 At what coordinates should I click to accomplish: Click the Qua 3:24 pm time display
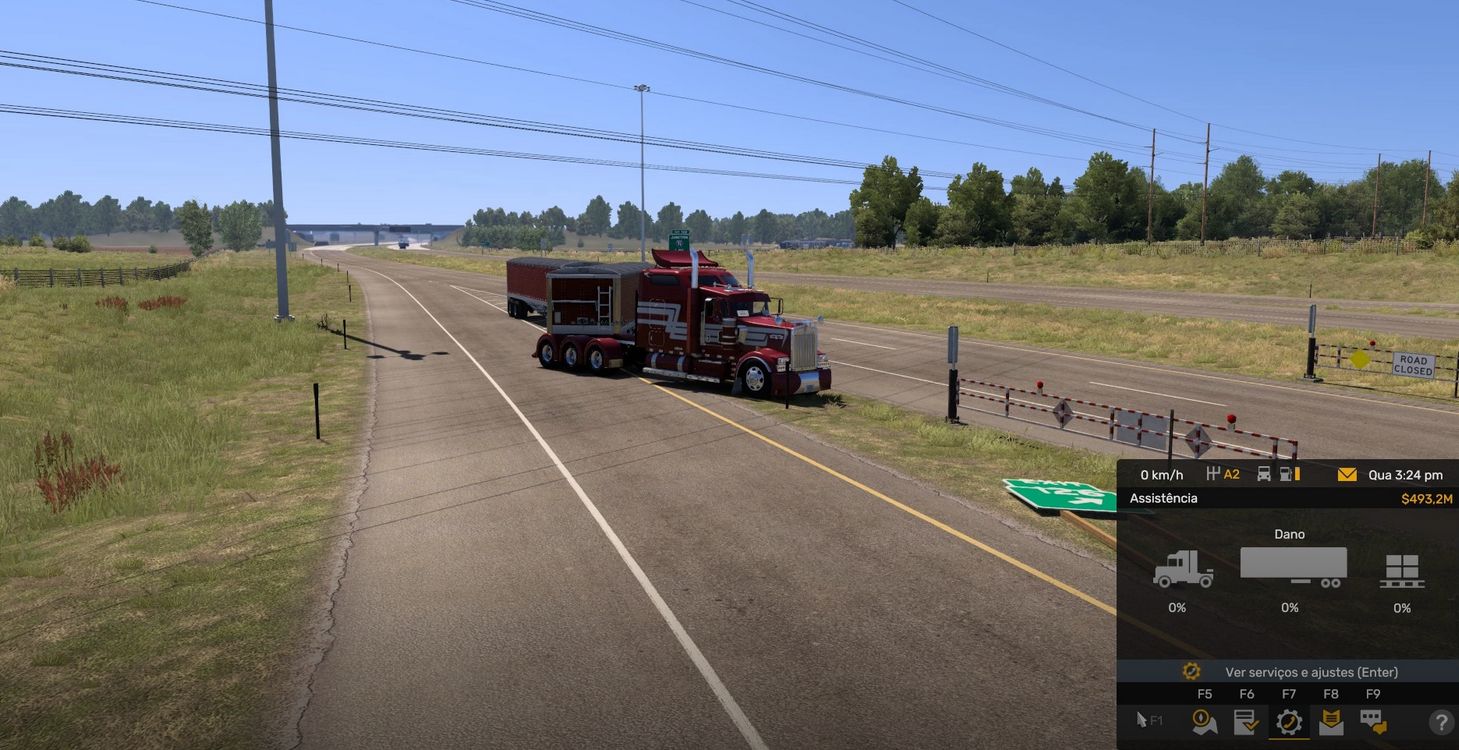[x=1406, y=474]
